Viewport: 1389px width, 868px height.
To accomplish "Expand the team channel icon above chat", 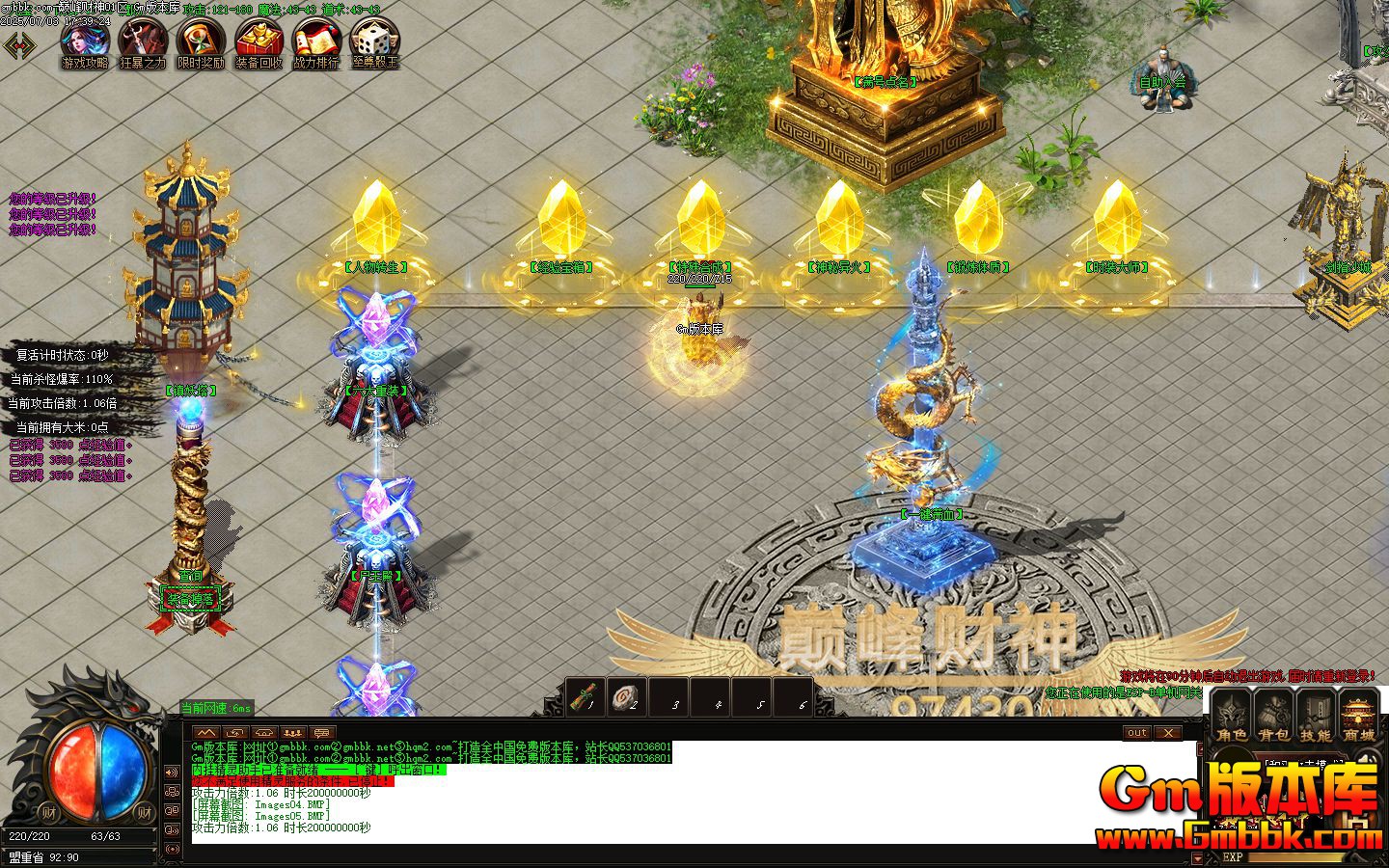I will point(293,733).
